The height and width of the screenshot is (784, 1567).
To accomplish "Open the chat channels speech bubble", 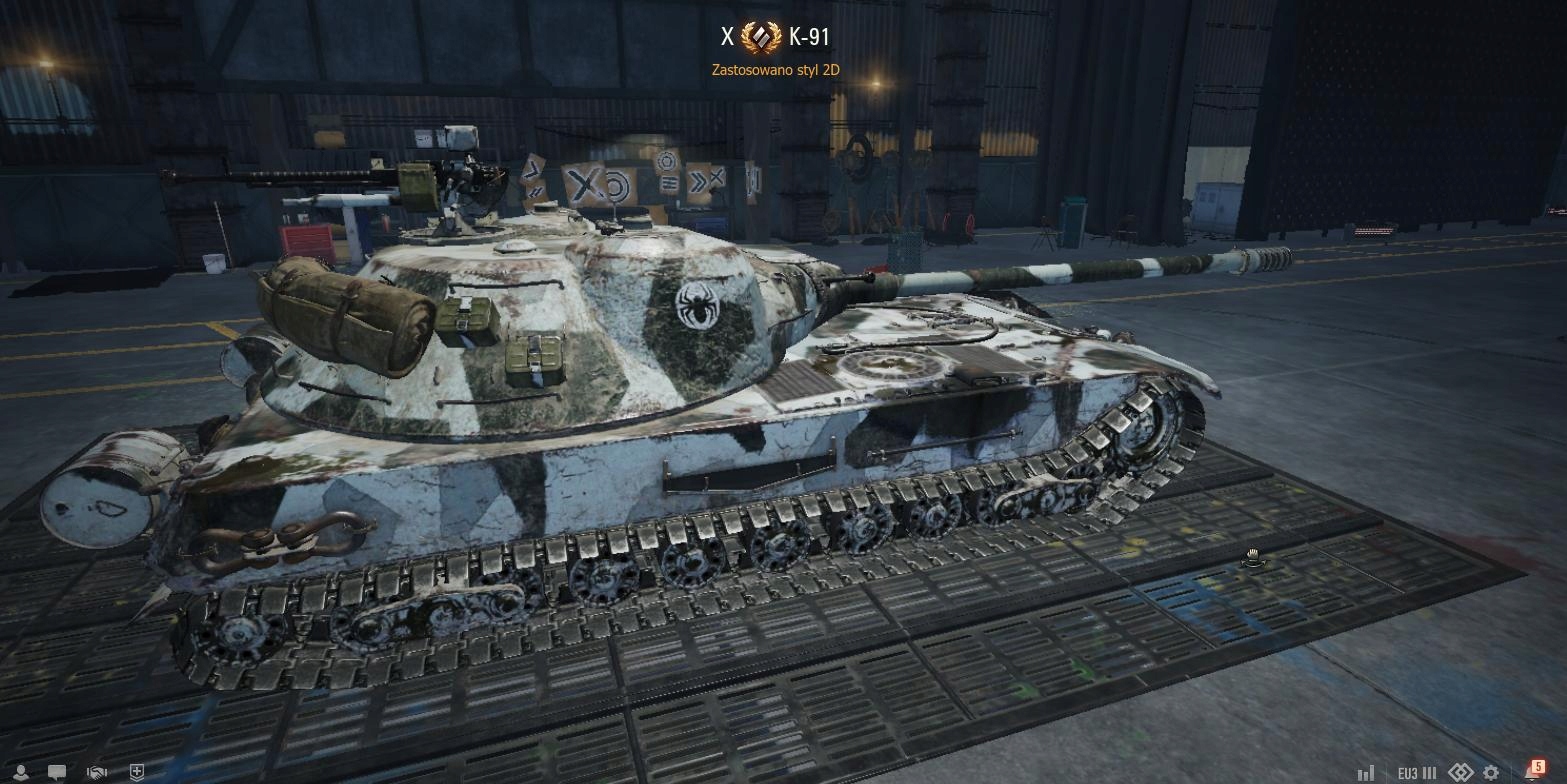I will click(x=58, y=772).
